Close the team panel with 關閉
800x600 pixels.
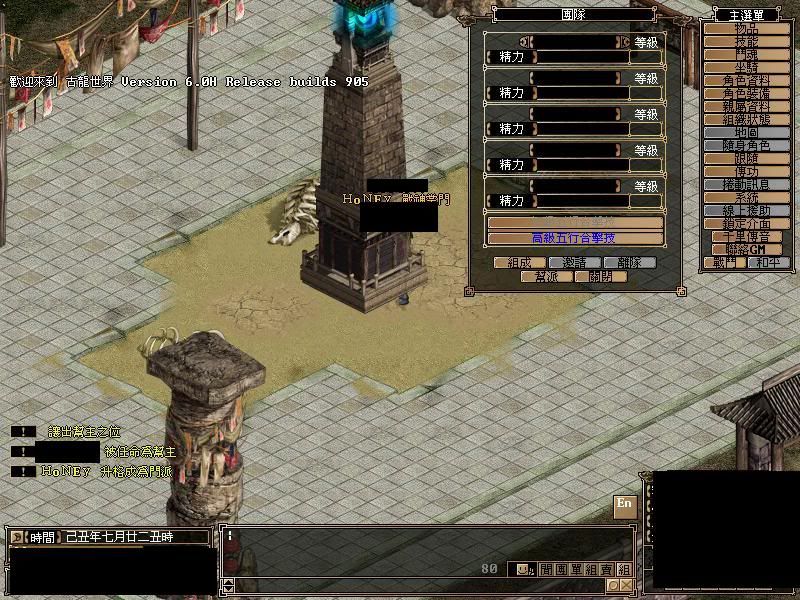pos(602,276)
